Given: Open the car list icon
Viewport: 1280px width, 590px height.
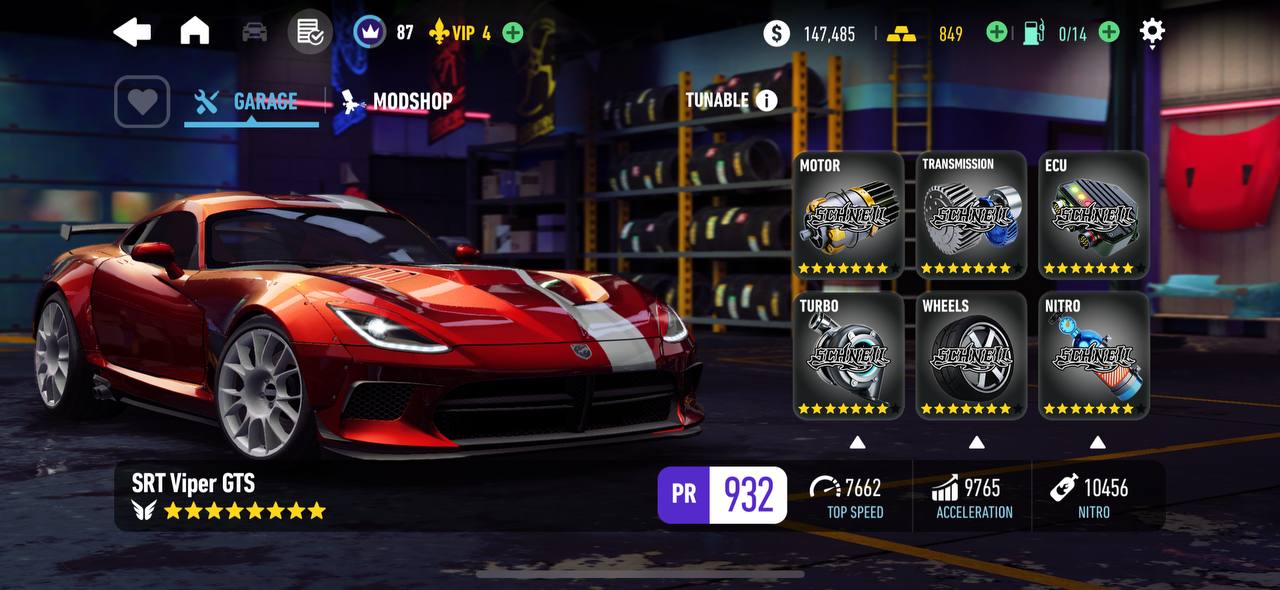Looking at the screenshot, I should point(255,32).
